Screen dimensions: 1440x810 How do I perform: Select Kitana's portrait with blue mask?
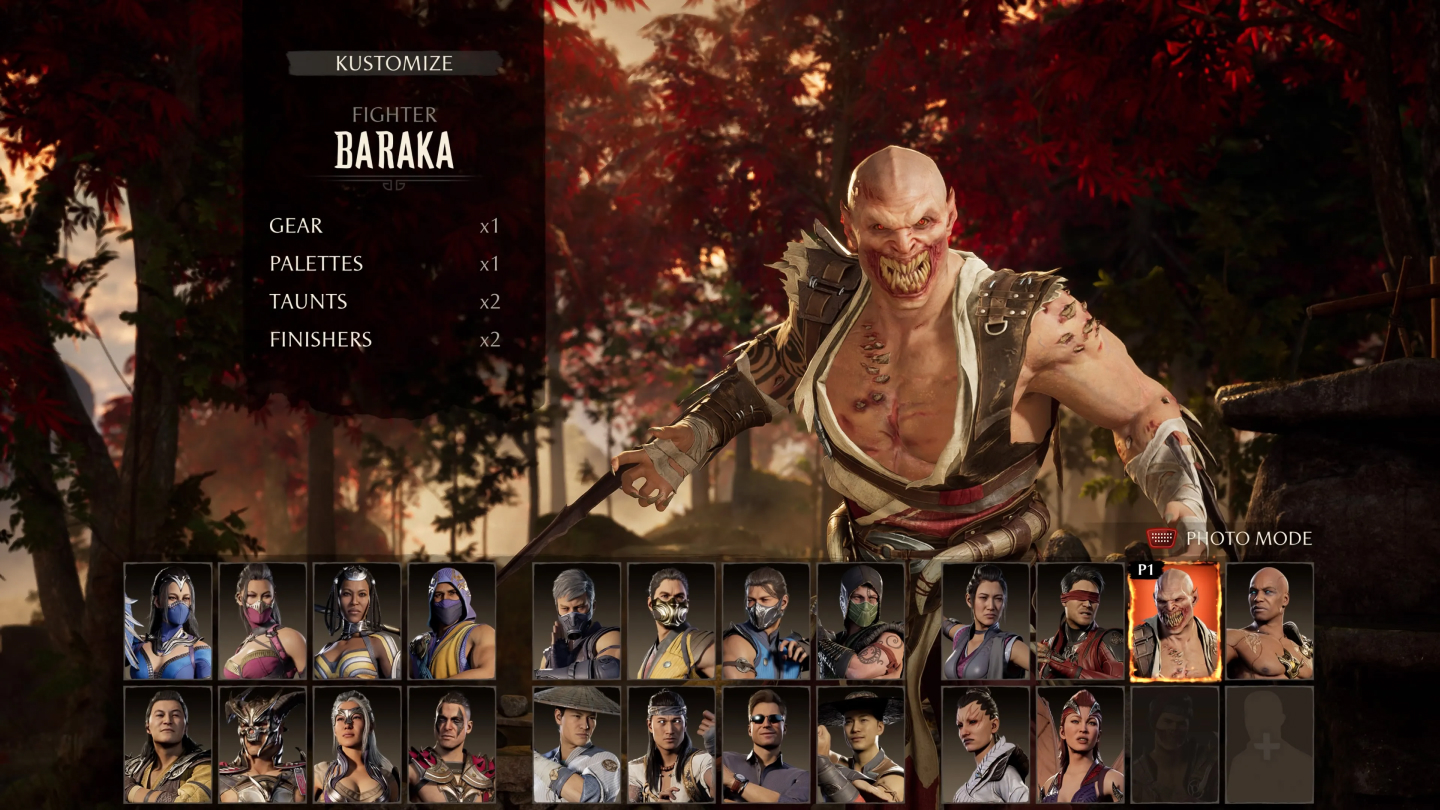(x=168, y=621)
